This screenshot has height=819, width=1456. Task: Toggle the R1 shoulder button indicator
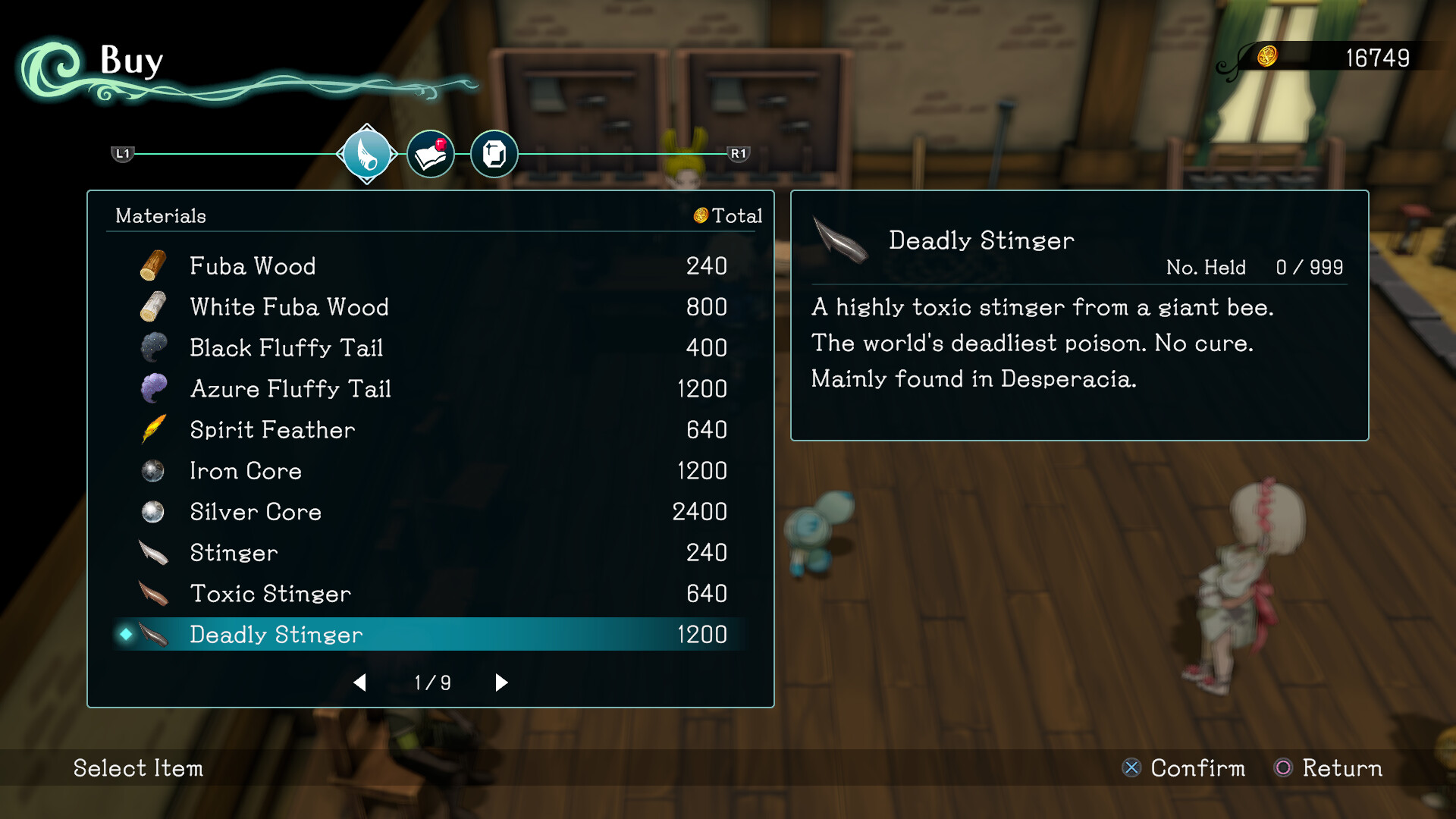[x=740, y=153]
